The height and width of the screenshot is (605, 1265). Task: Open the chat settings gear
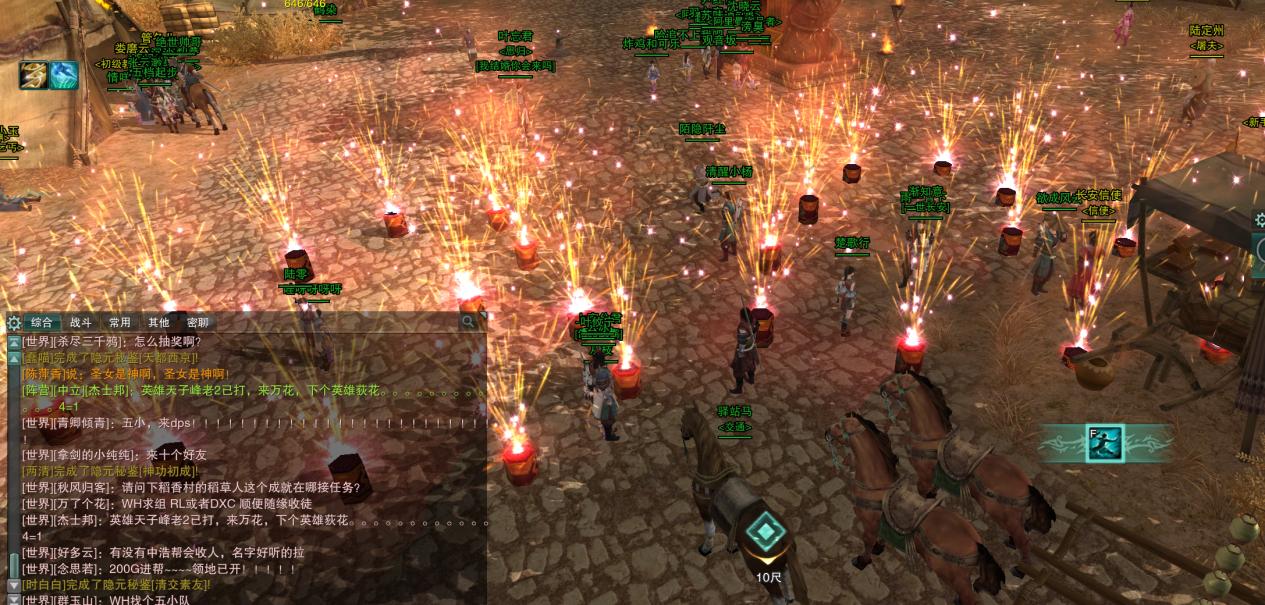(x=13, y=322)
